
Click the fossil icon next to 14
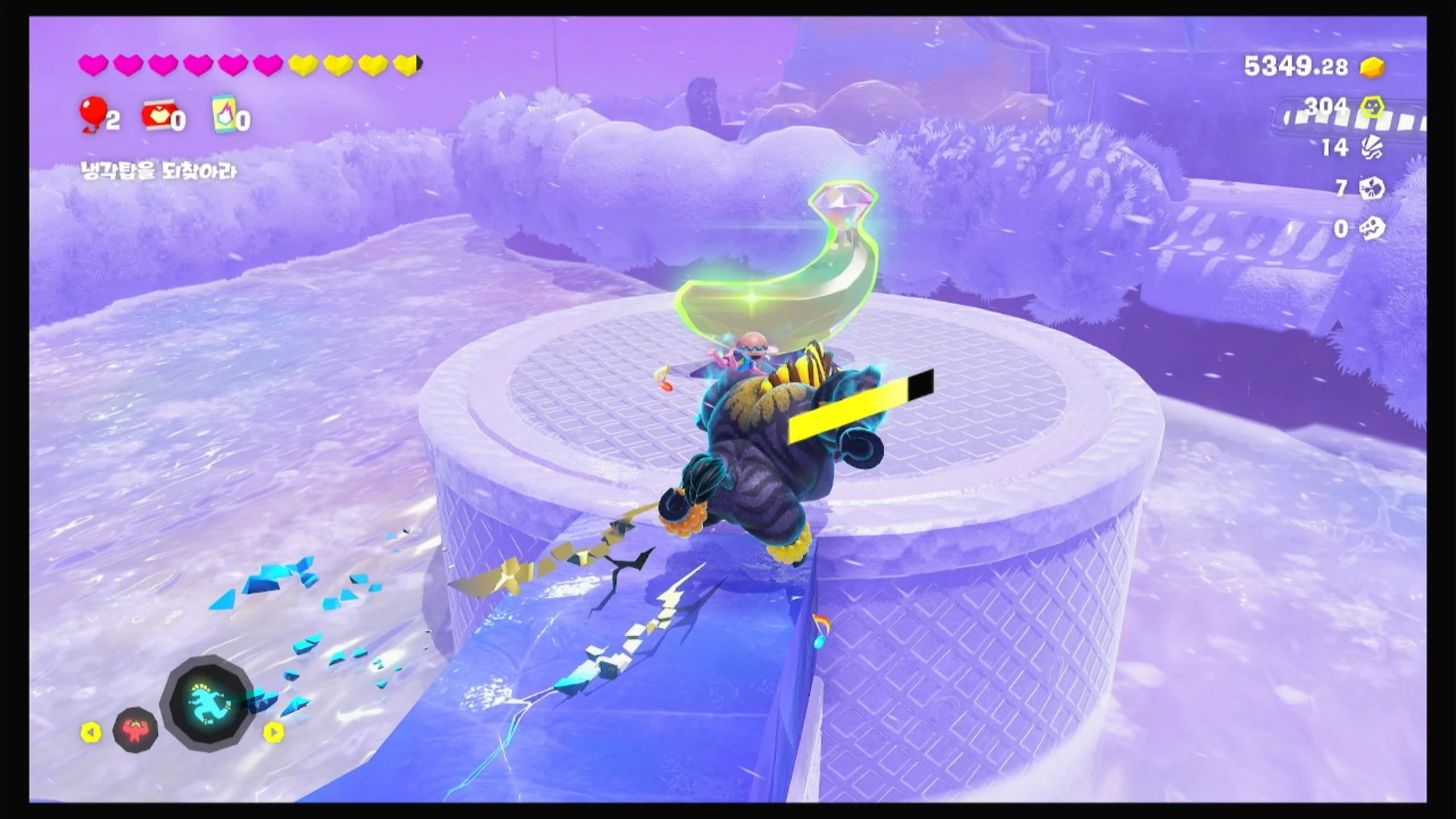click(1371, 148)
